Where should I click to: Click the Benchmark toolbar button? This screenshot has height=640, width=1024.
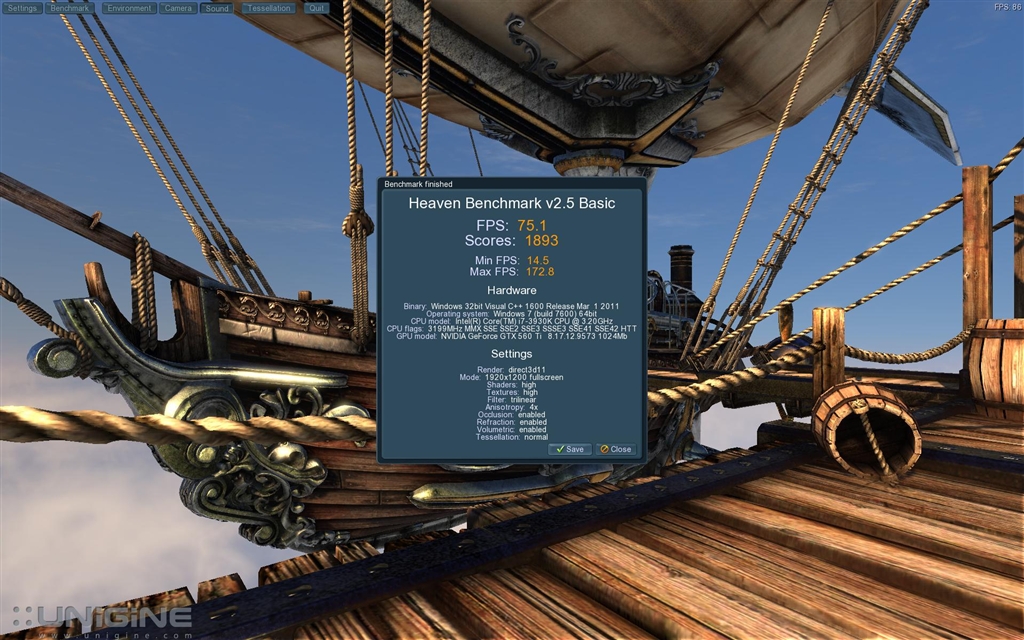pos(70,8)
